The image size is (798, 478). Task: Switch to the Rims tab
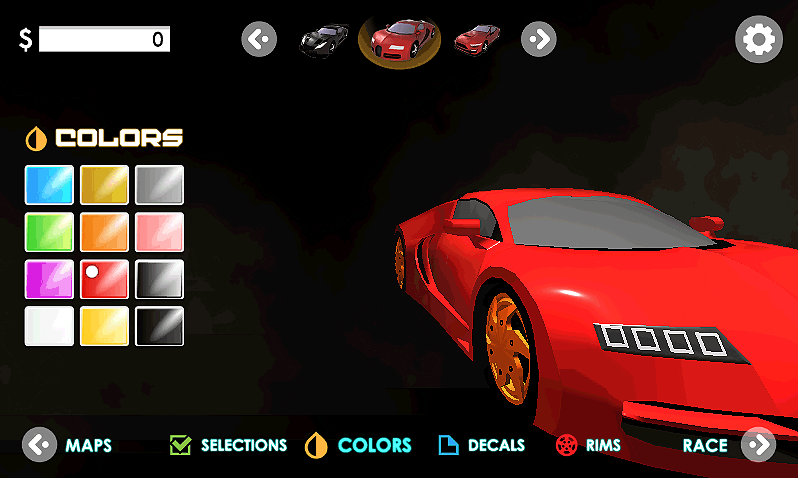click(x=589, y=445)
